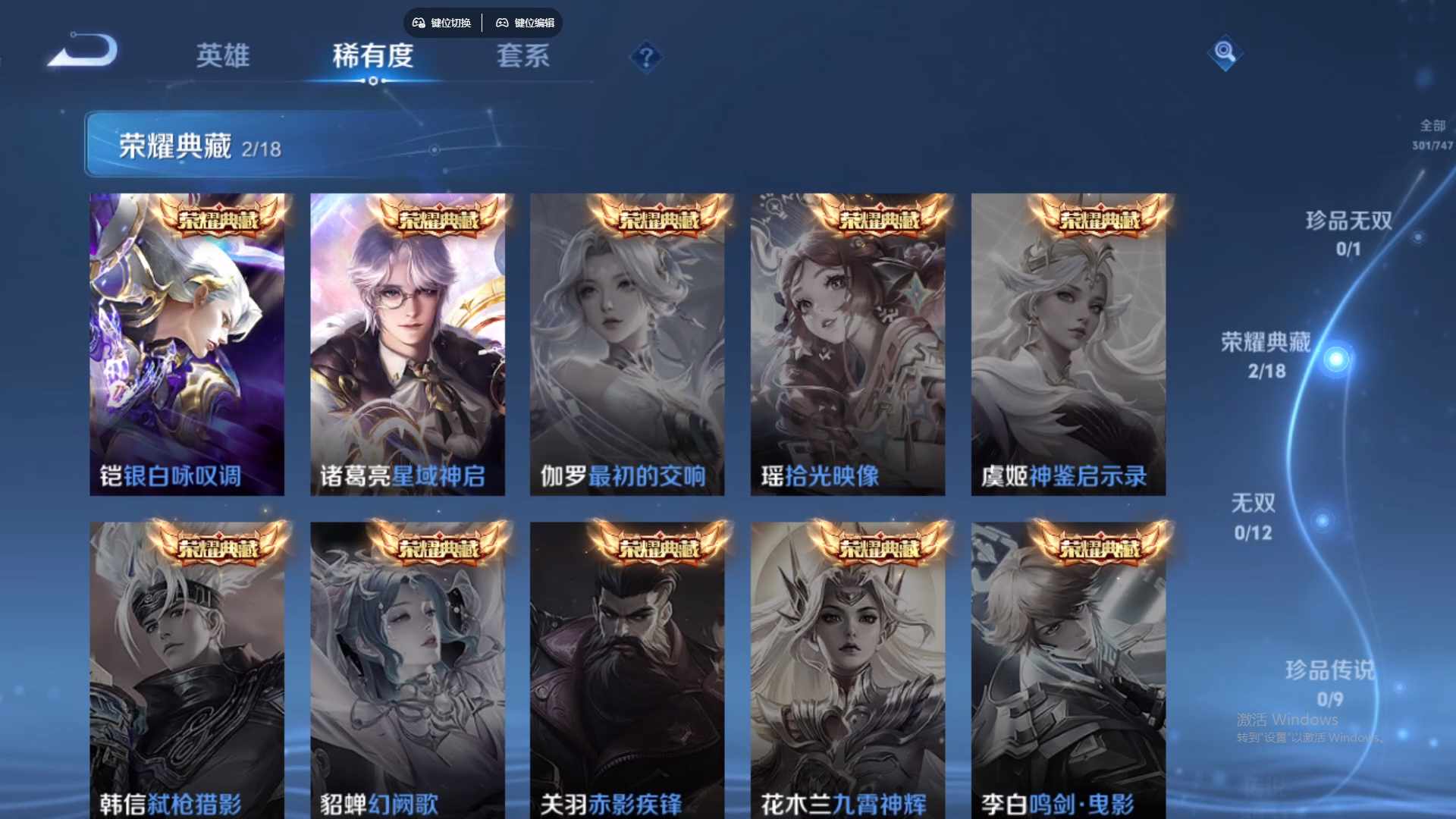Open the search magnifier icon
The width and height of the screenshot is (1456, 819).
1225,55
